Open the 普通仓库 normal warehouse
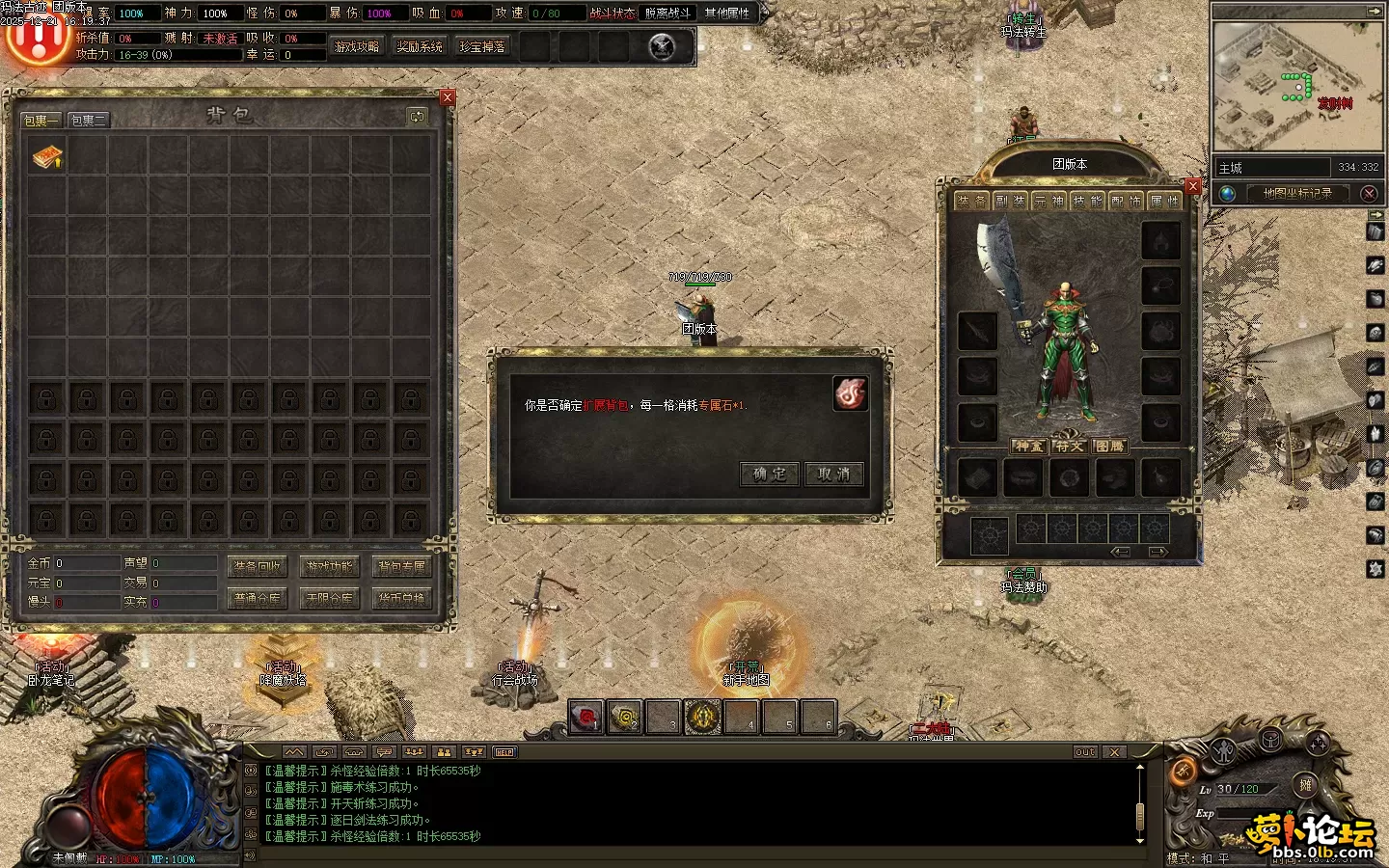Viewport: 1389px width, 868px height. 258,598
